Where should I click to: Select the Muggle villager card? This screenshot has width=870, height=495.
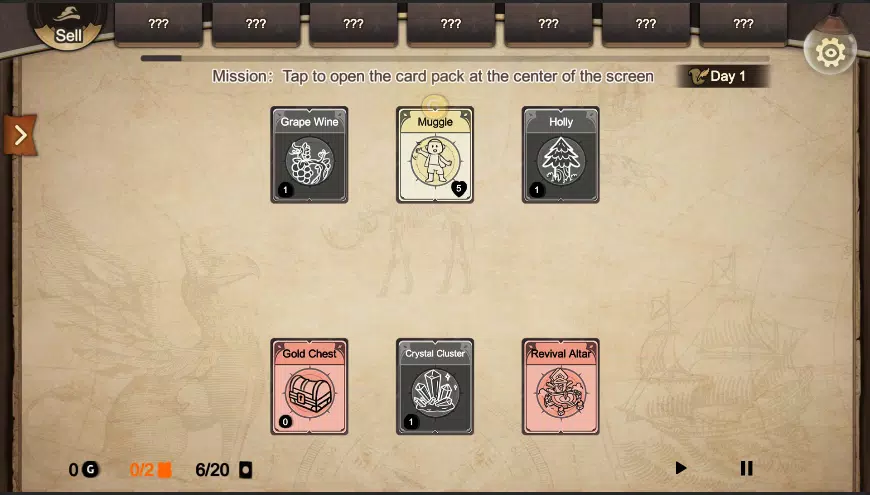point(435,155)
